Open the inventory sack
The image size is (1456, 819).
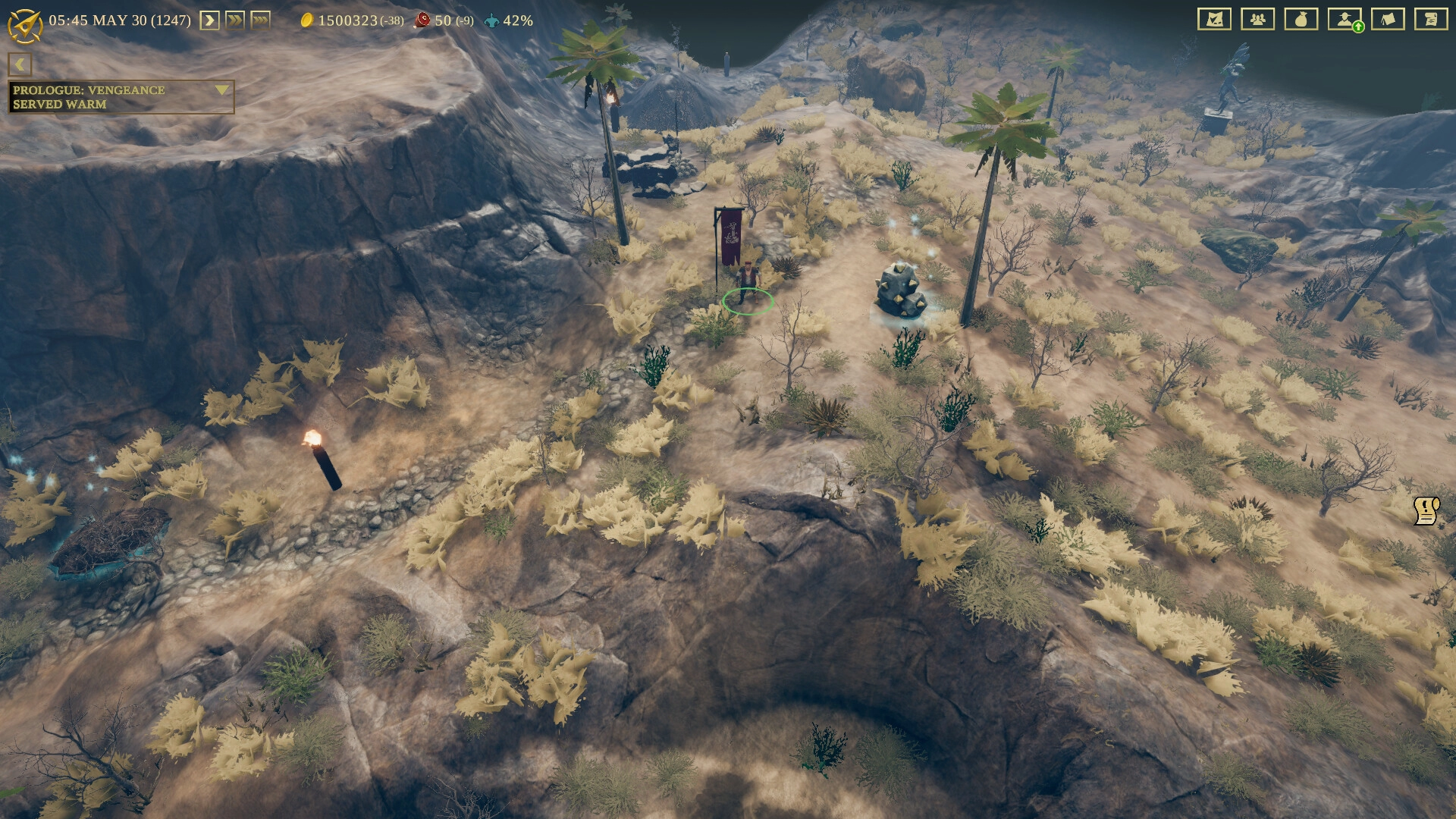(1301, 19)
